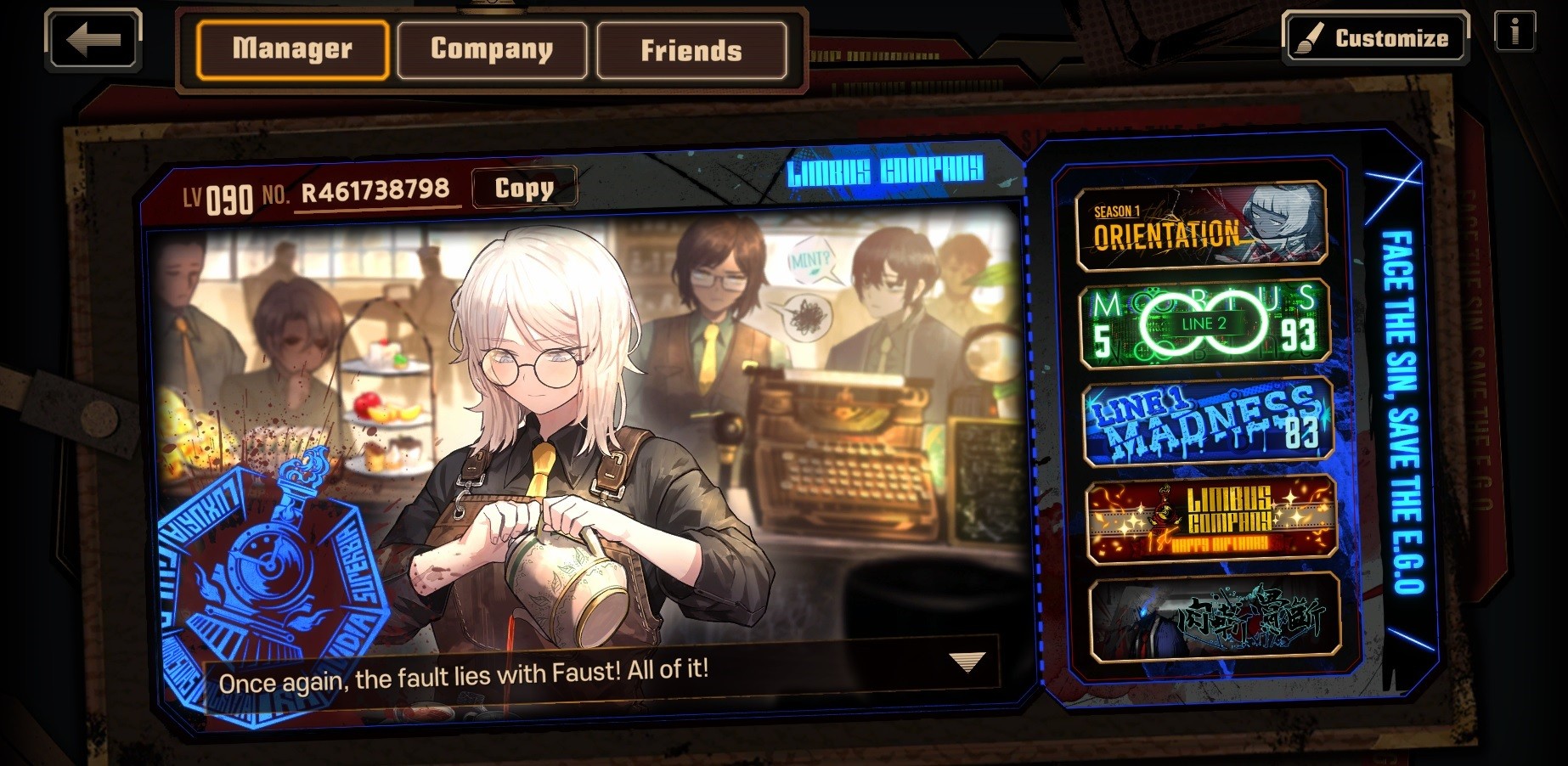
Task: Go back with the arrow button
Action: [93, 40]
